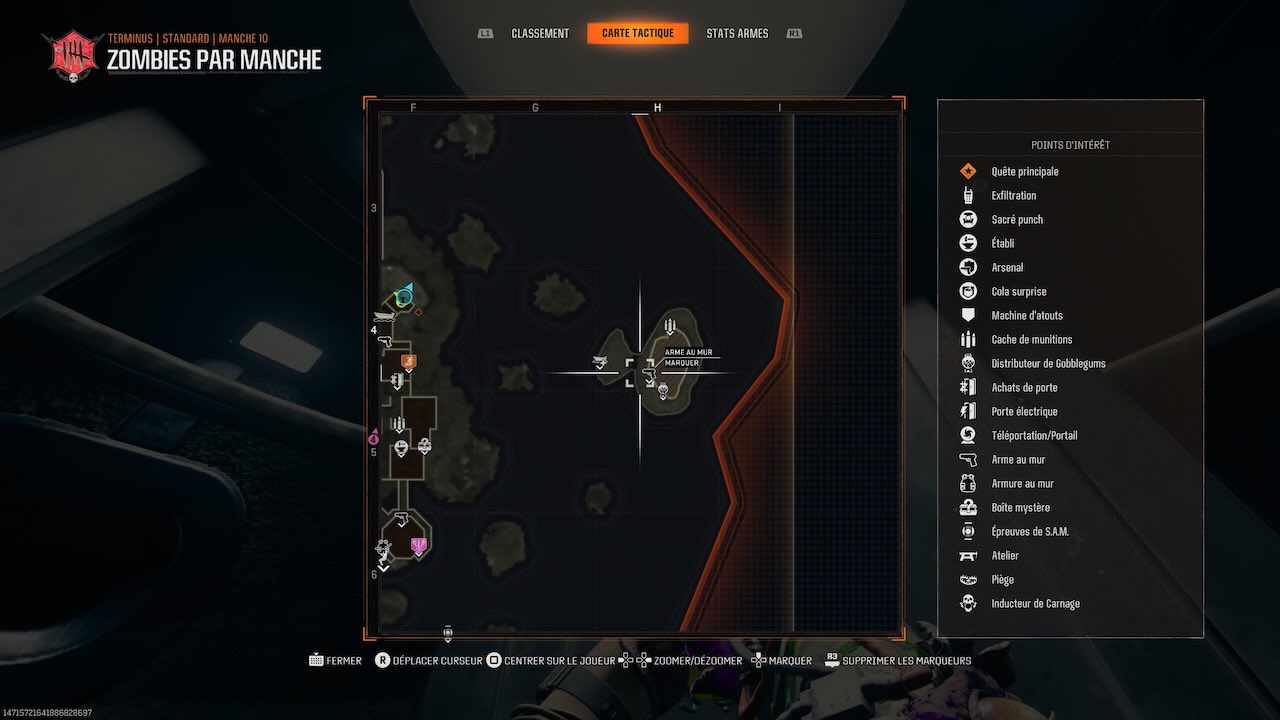Open the Stats Armes tab
Image resolution: width=1280 pixels, height=720 pixels.
(x=737, y=33)
